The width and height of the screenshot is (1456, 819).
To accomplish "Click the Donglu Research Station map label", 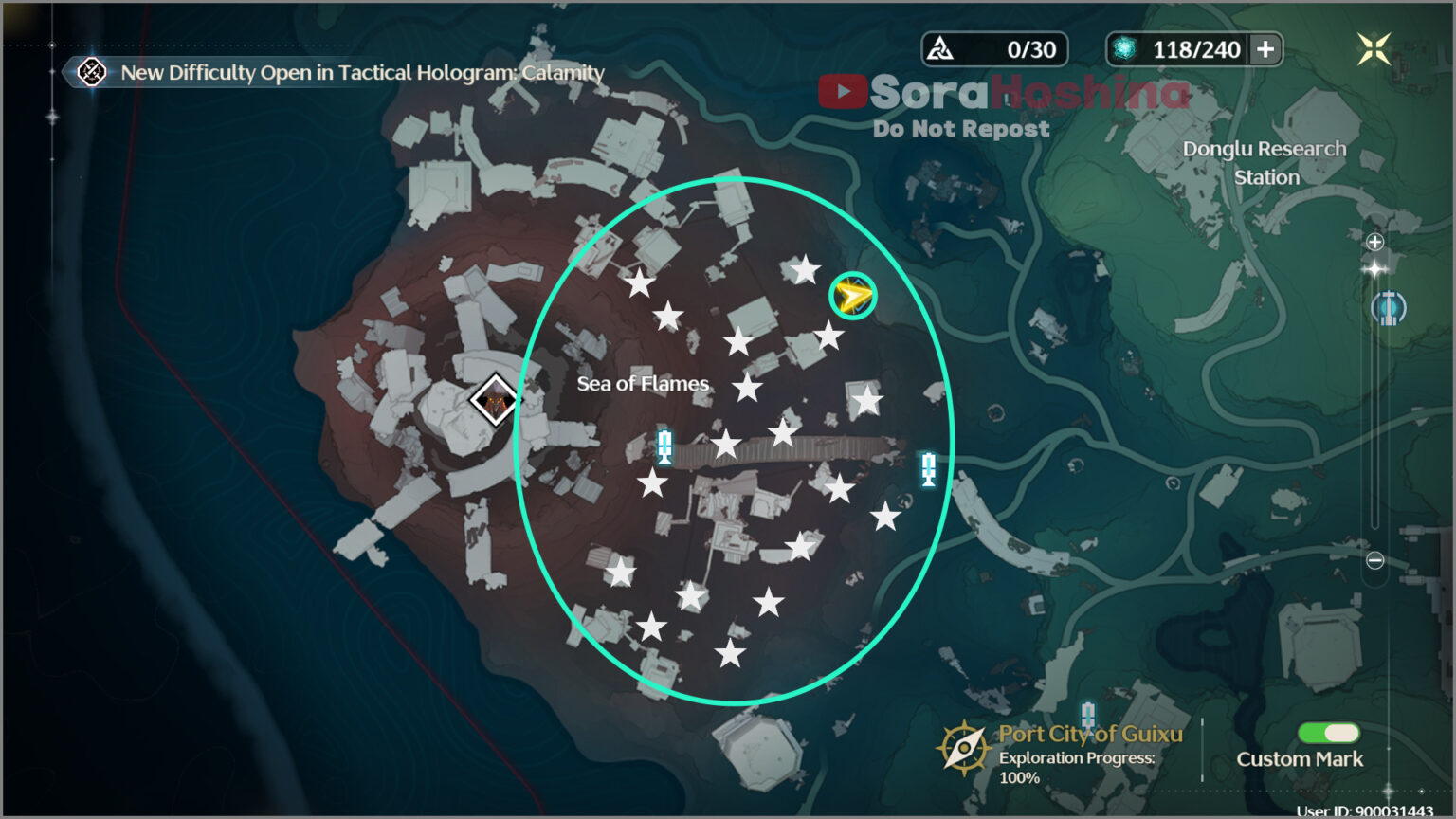I will click(1265, 162).
